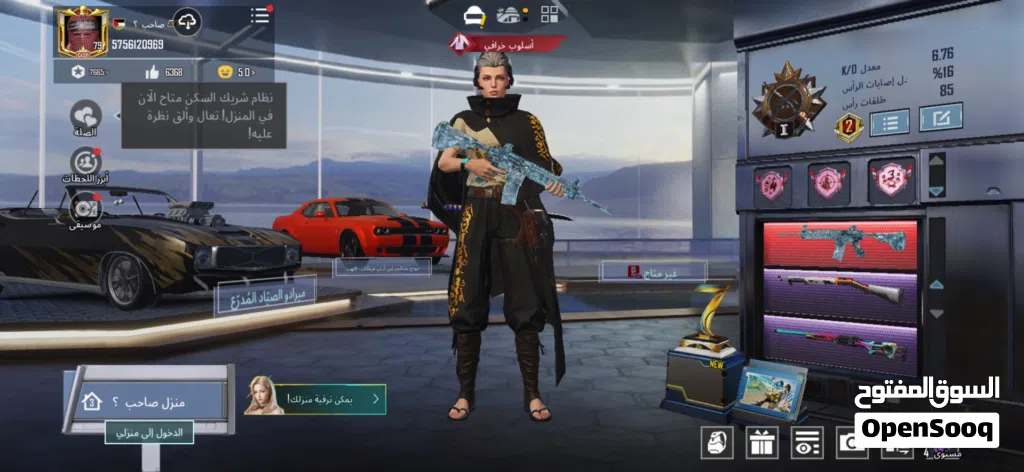
Task: Open the player avatar profile
Action: tap(81, 31)
